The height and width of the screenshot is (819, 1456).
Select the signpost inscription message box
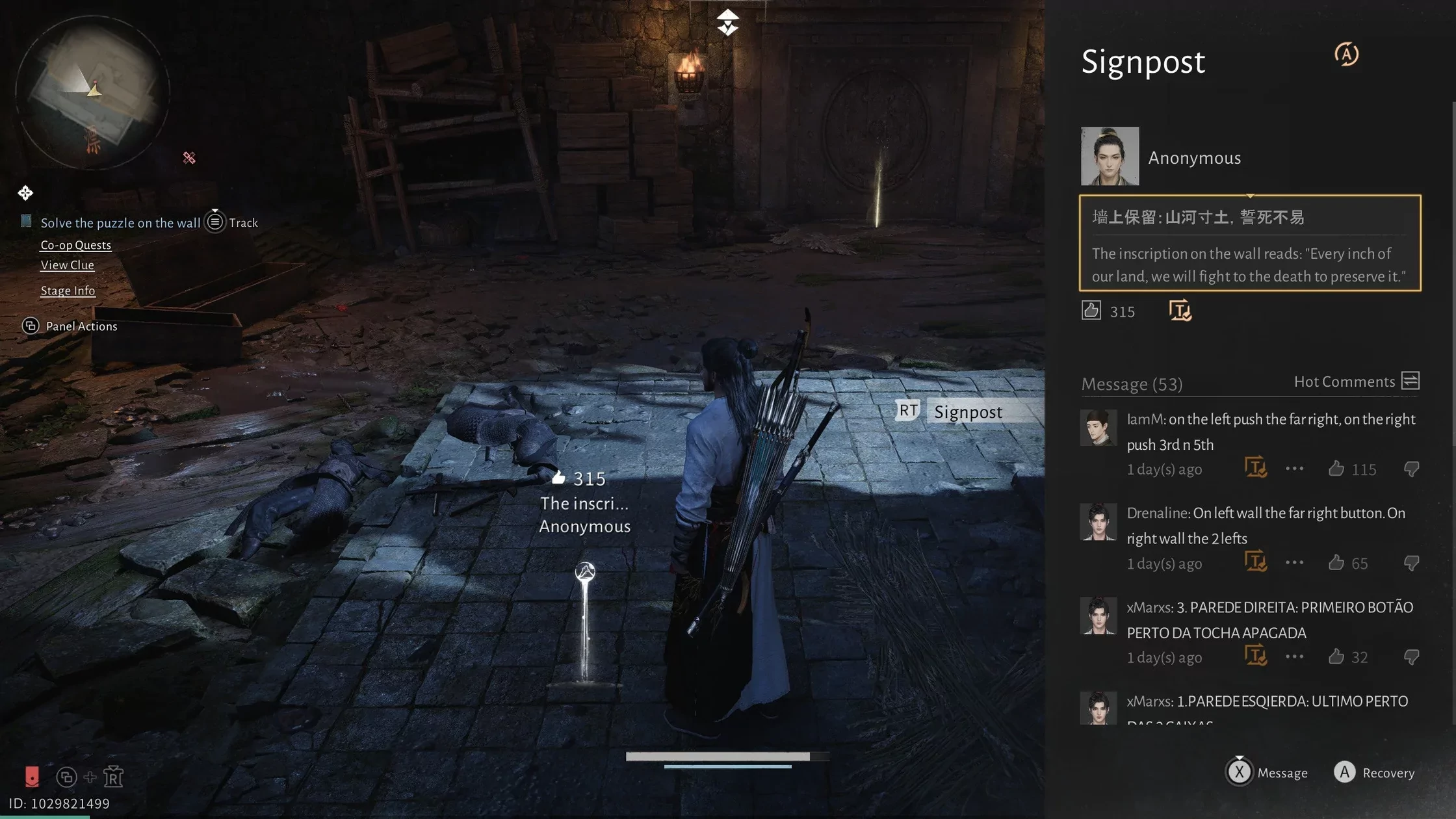pos(1249,243)
